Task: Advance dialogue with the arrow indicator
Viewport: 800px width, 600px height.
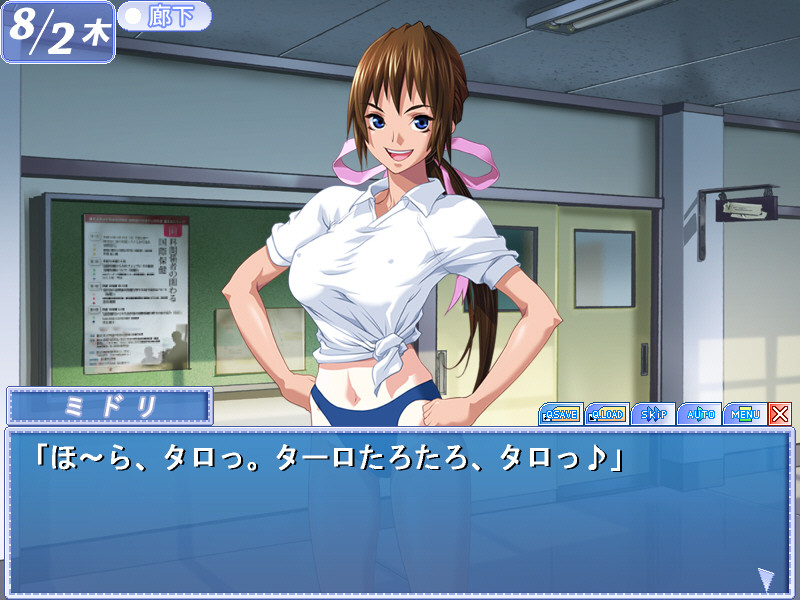Action: pyautogui.click(x=766, y=579)
